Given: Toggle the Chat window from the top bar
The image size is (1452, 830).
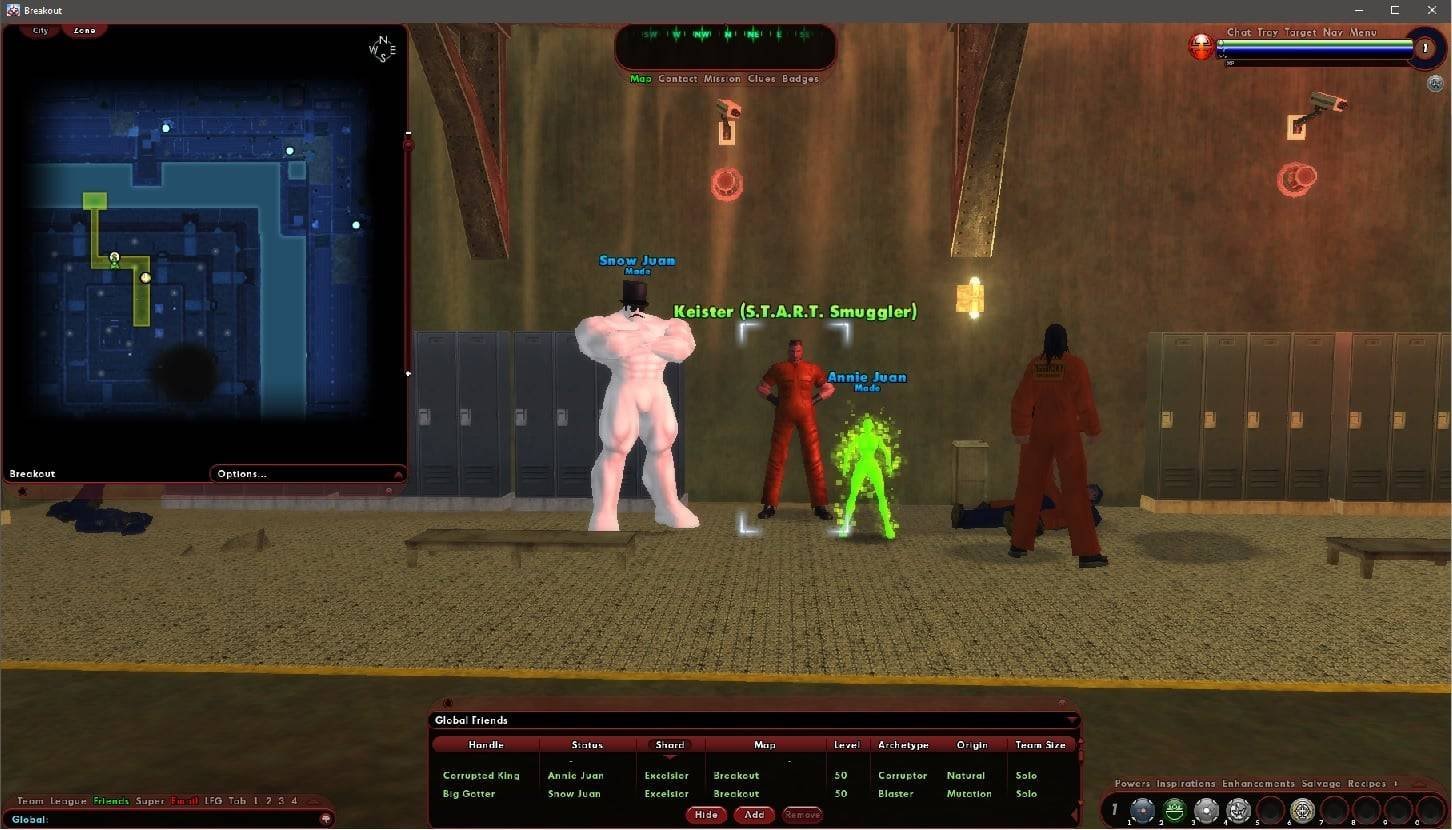Looking at the screenshot, I should point(1239,33).
